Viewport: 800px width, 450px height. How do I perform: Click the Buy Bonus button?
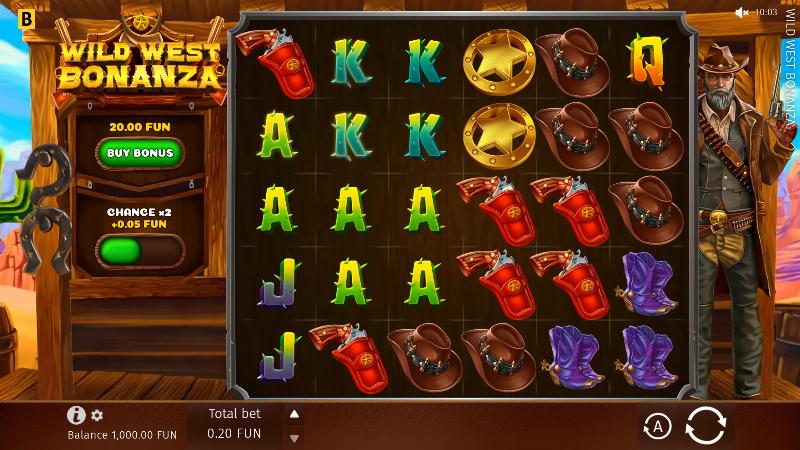141,153
